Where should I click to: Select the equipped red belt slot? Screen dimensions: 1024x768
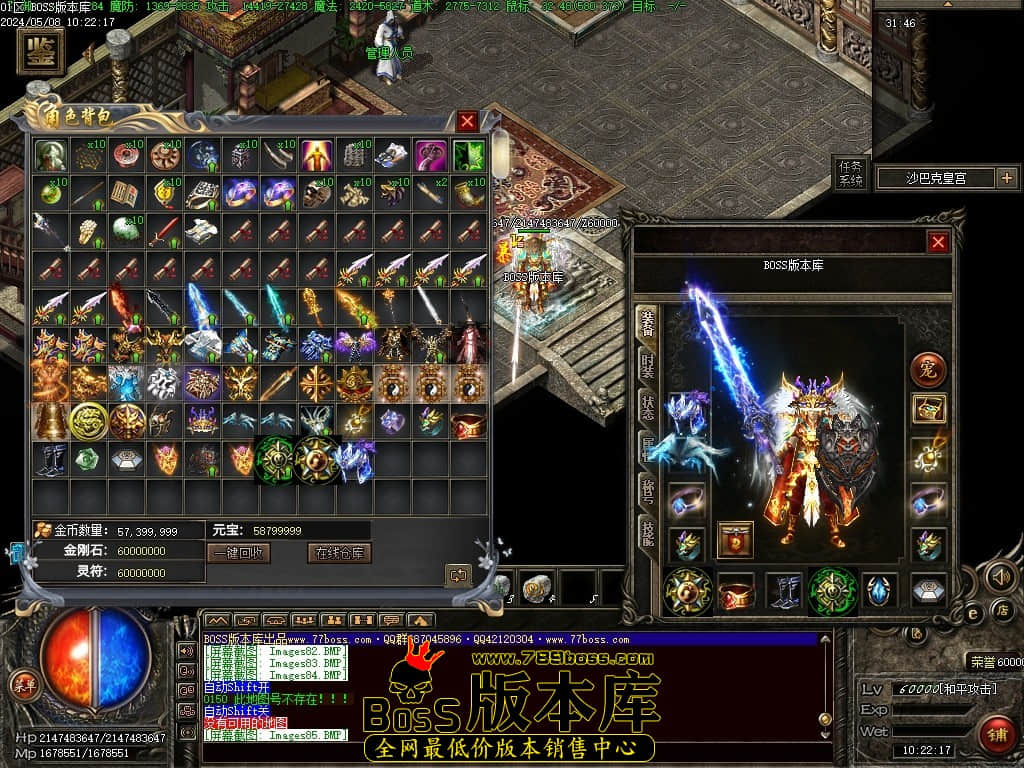click(x=736, y=589)
